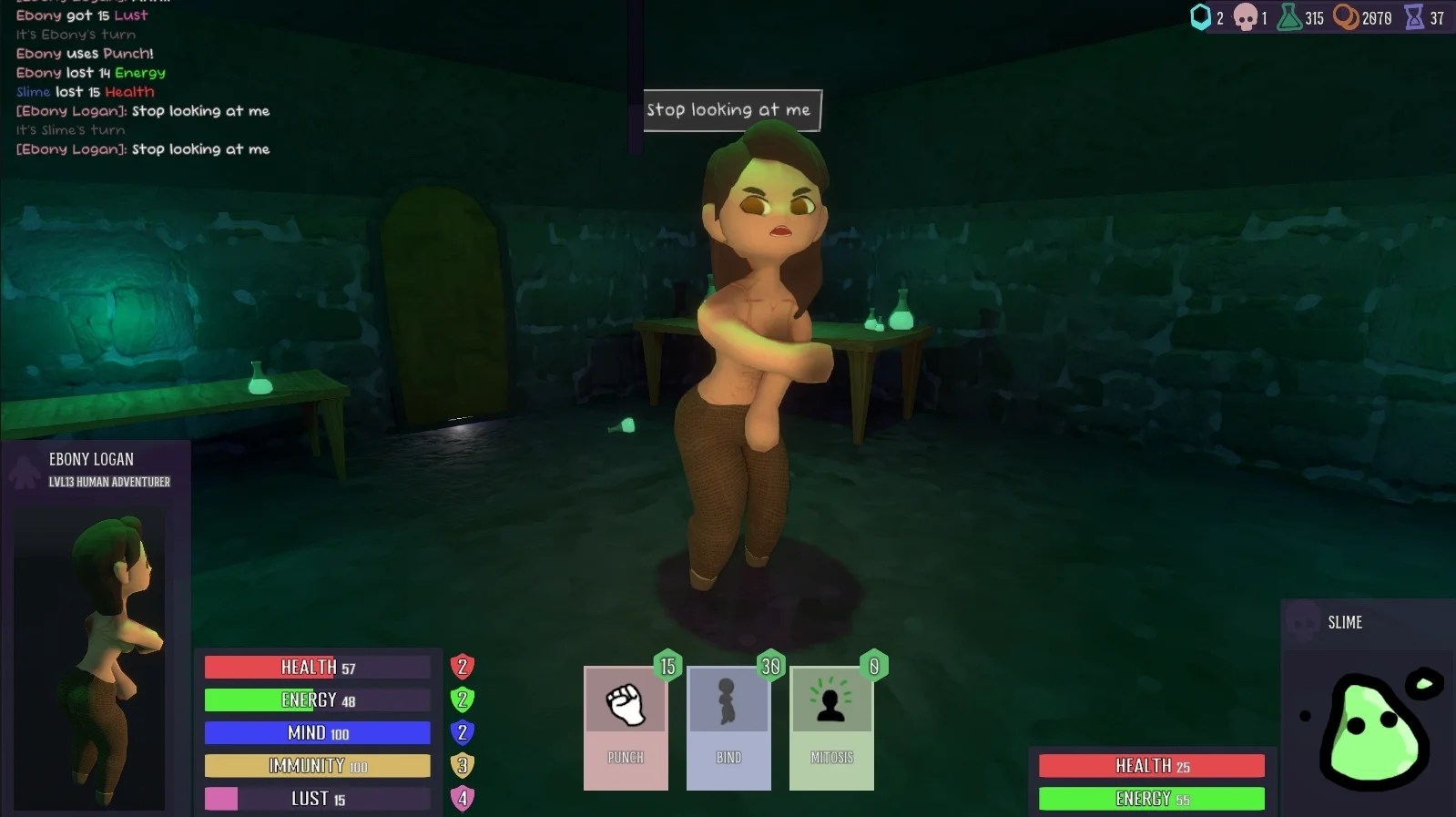Click the pink Lust shield icon

coord(462,798)
